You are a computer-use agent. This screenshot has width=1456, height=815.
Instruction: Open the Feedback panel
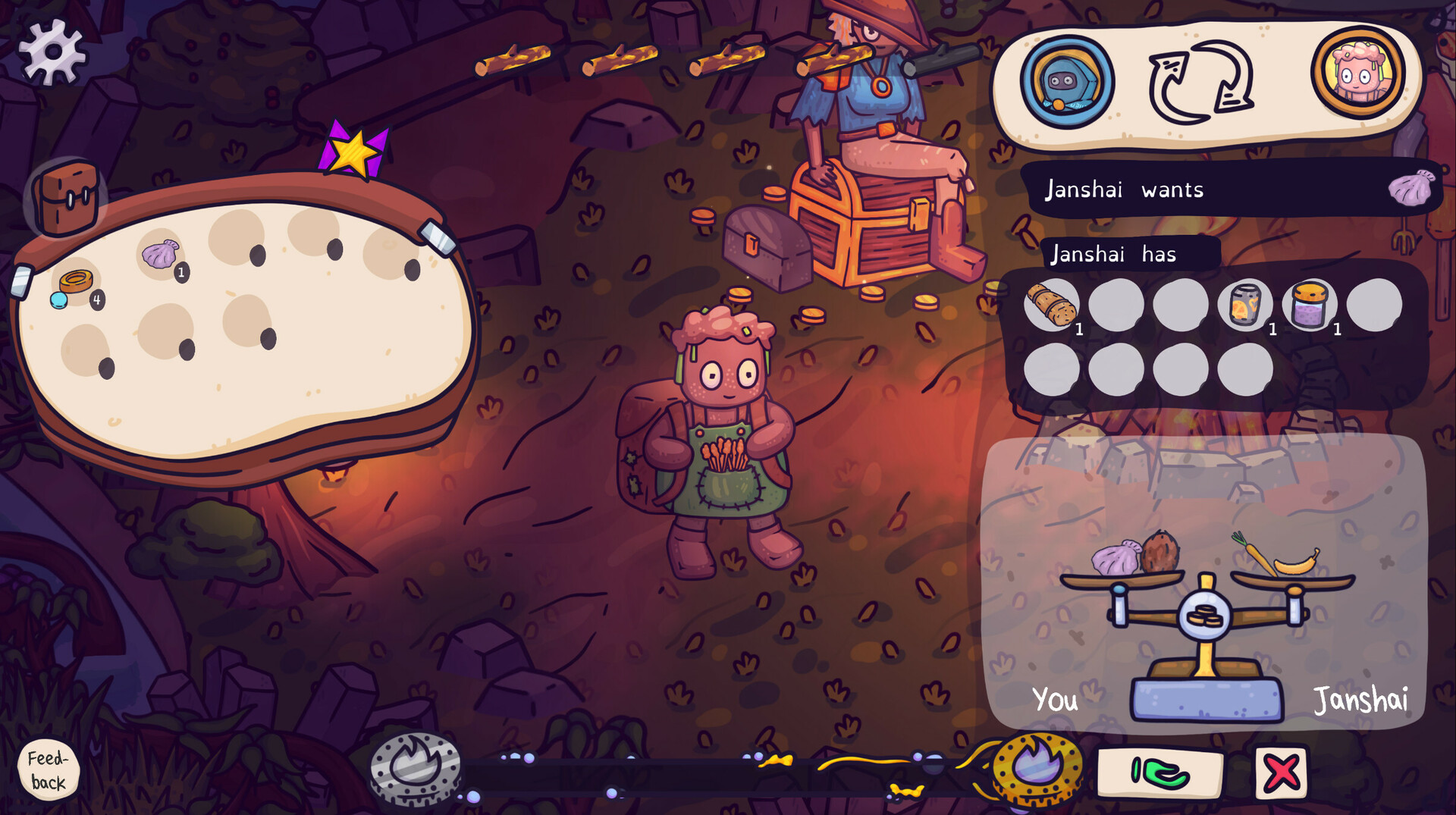click(x=47, y=770)
